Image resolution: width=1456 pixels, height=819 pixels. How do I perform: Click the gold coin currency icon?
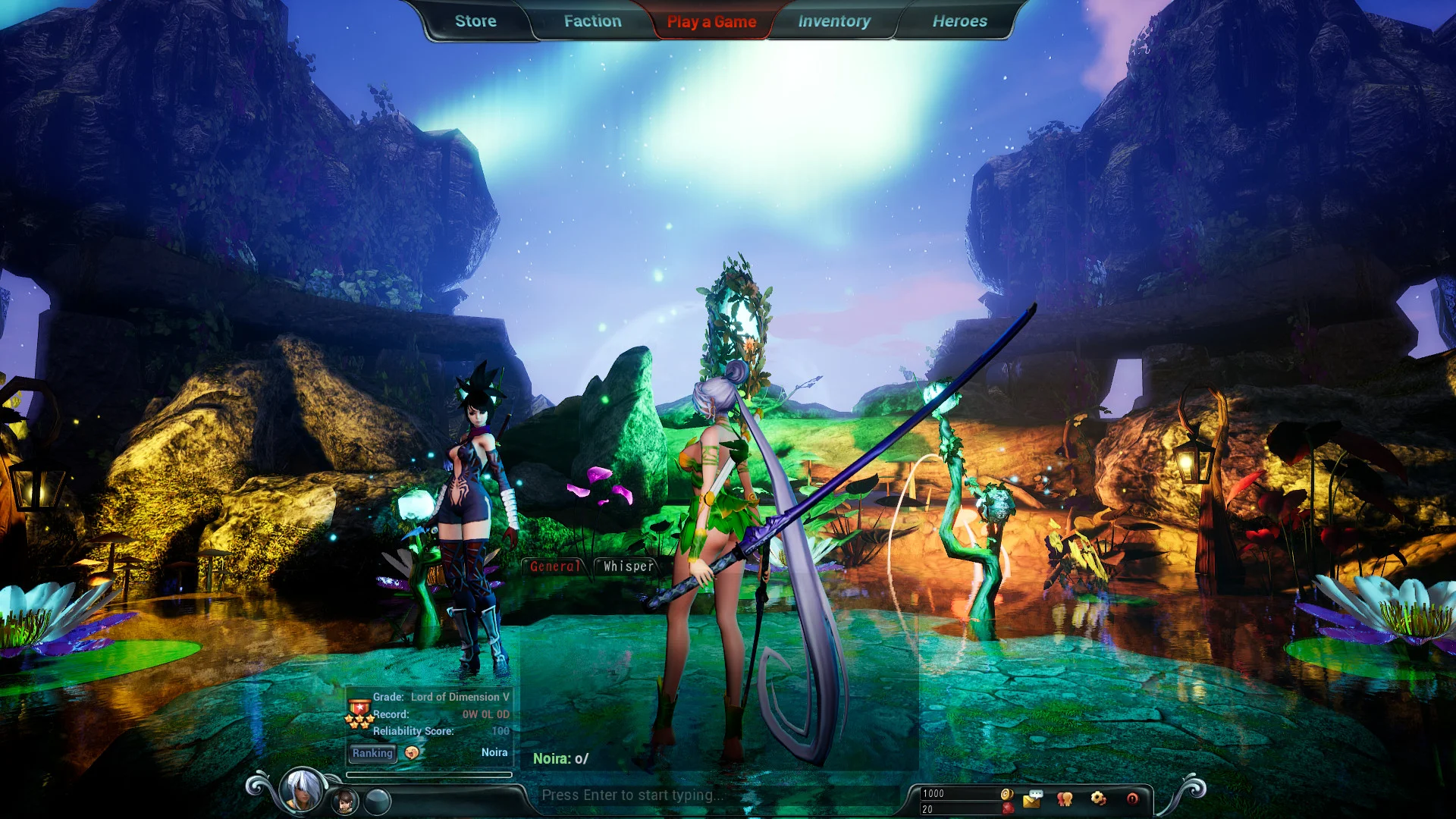[1007, 794]
